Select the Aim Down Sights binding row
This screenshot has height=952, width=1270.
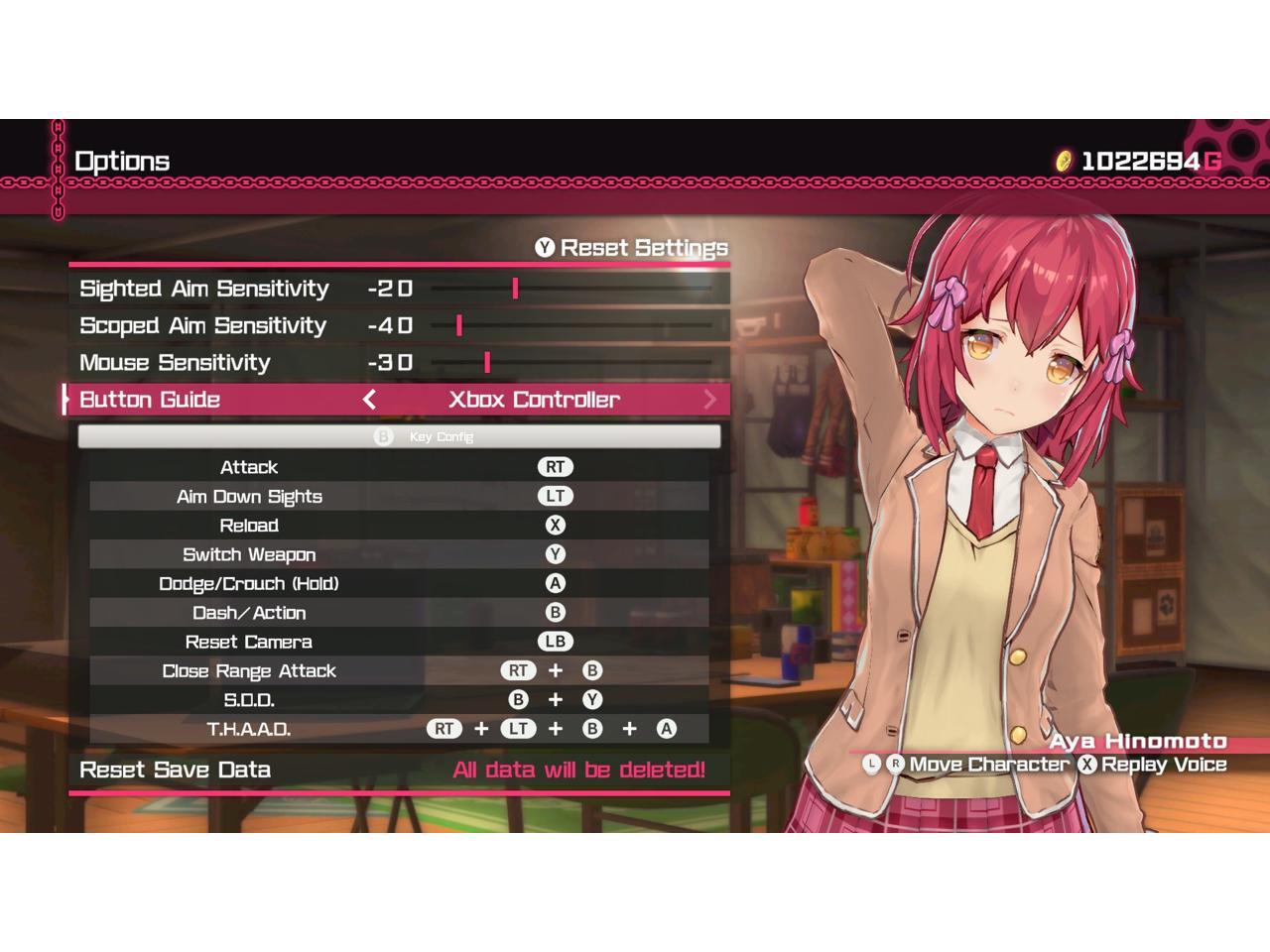click(x=399, y=496)
